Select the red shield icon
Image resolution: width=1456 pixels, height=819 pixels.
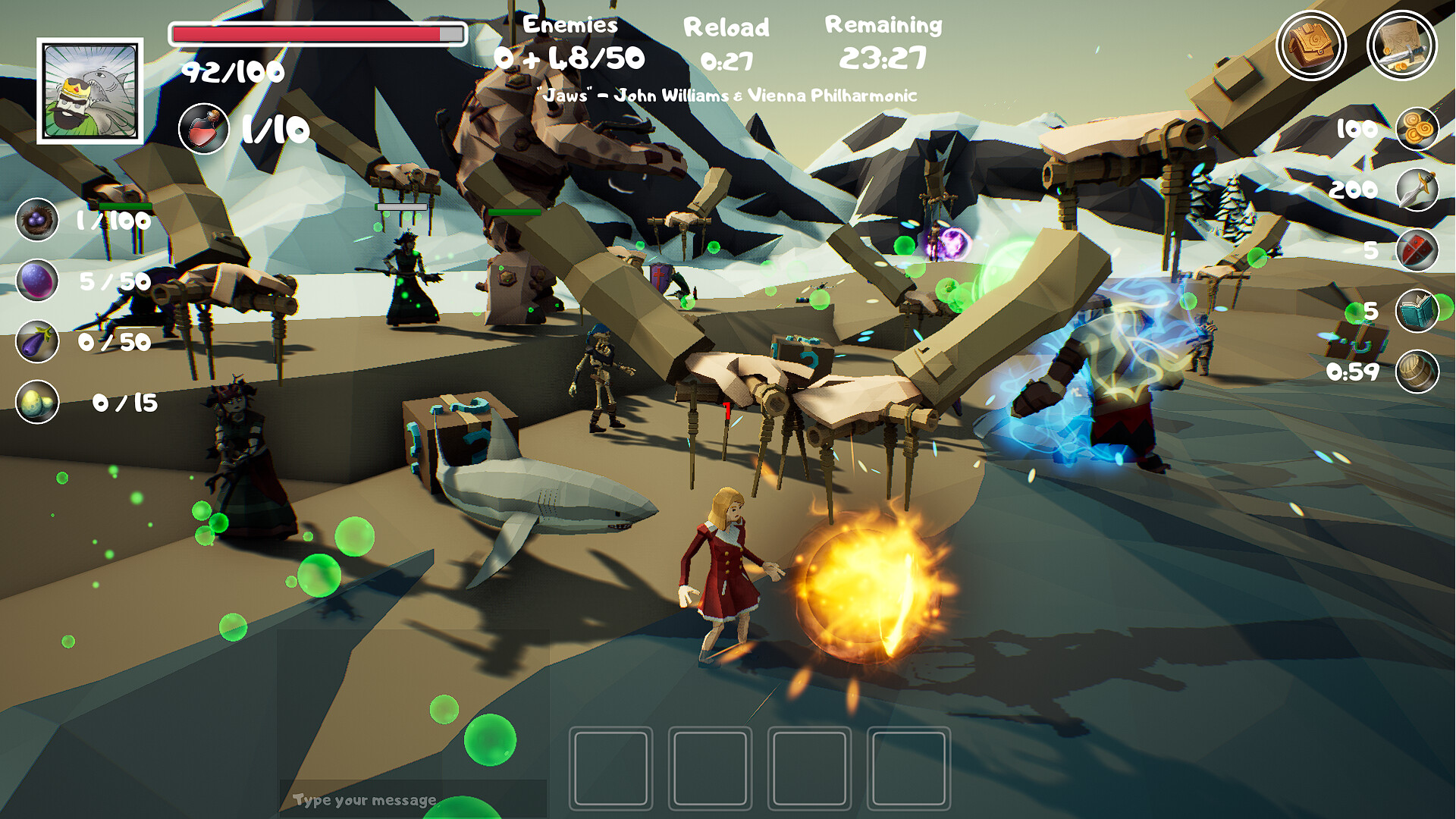[x=1417, y=250]
